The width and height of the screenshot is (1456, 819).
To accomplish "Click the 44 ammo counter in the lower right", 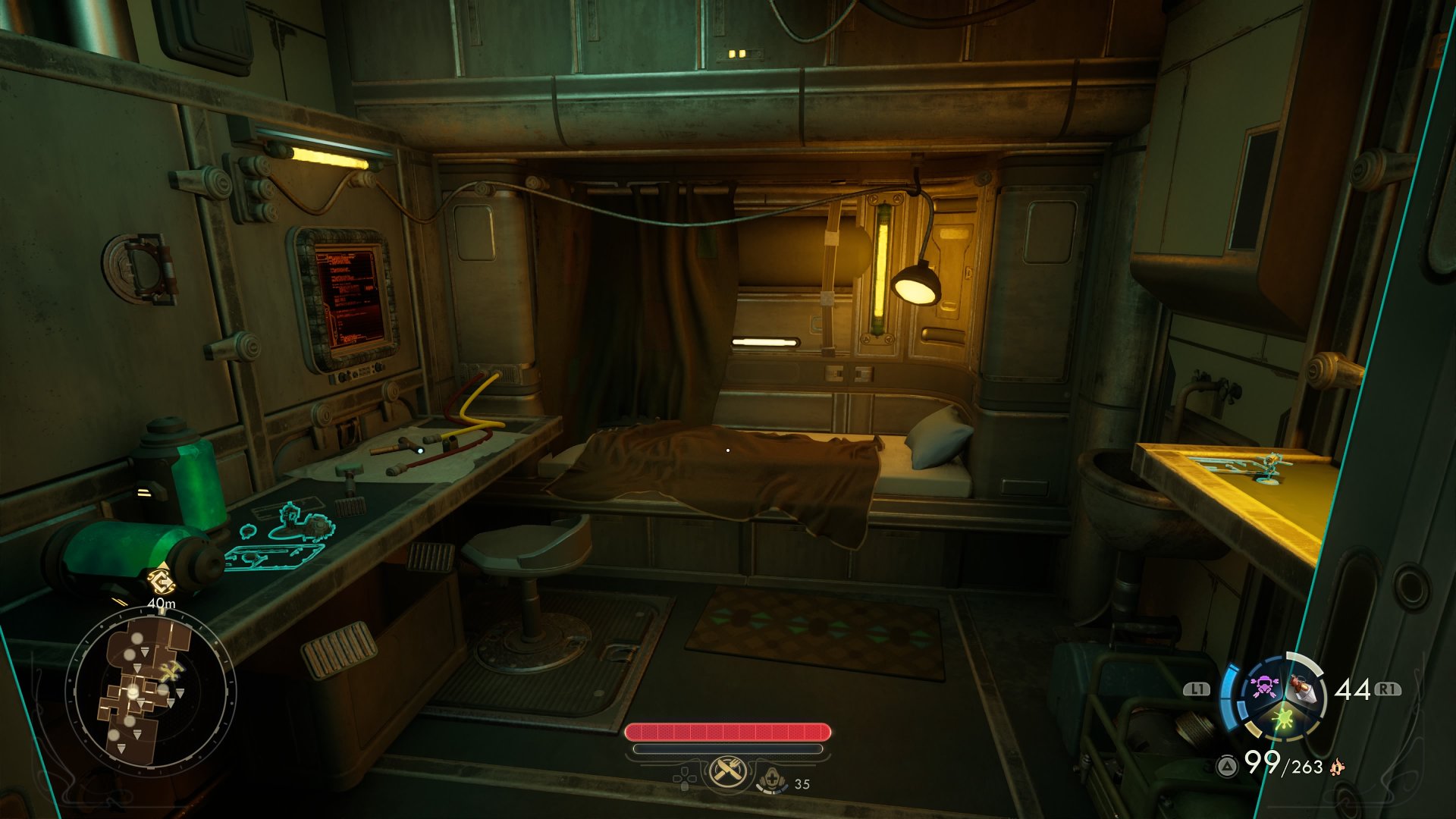I will [x=1351, y=689].
